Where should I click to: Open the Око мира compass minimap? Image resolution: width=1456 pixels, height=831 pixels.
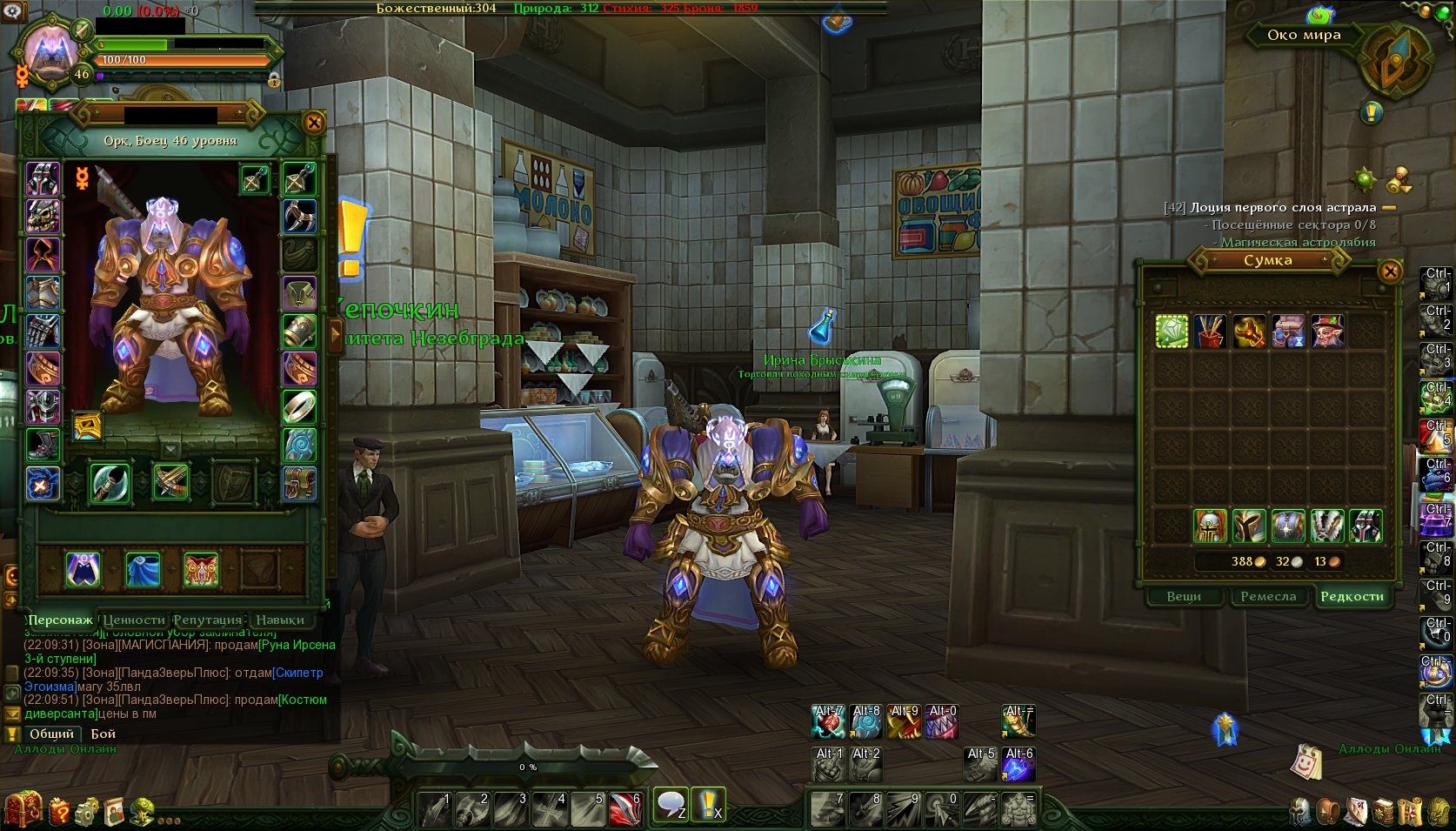1395,57
